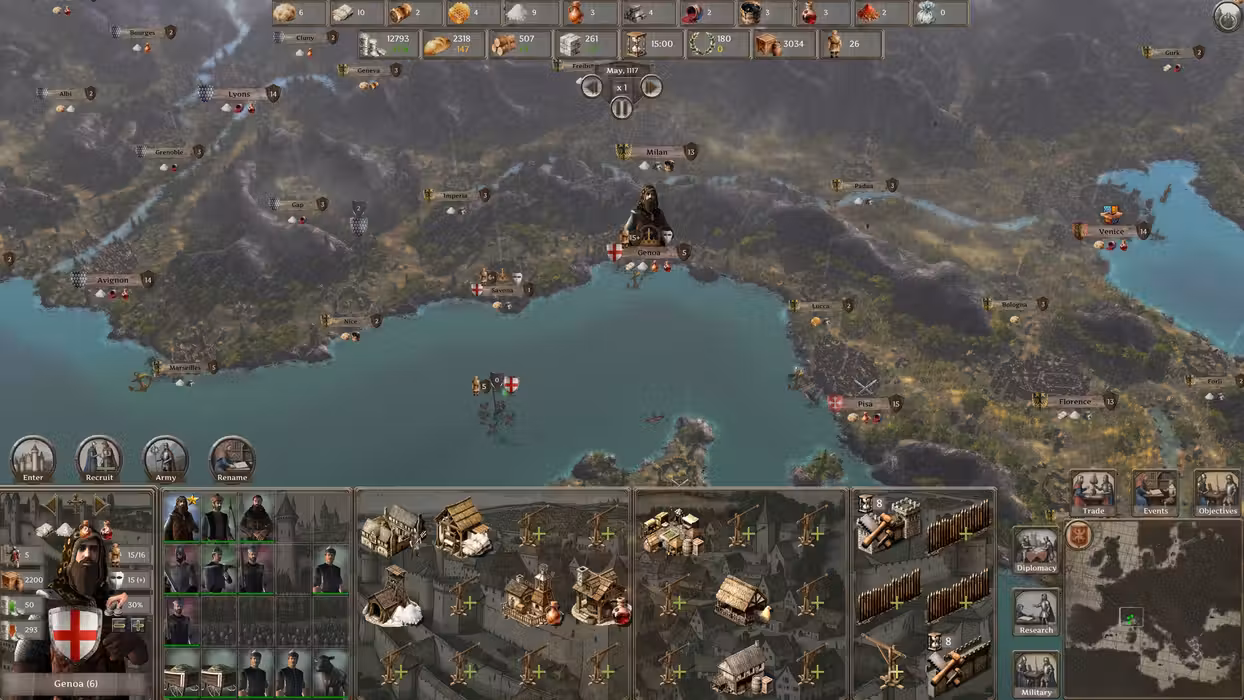Open the Recruit panel
The image size is (1244, 700).
tap(99, 457)
